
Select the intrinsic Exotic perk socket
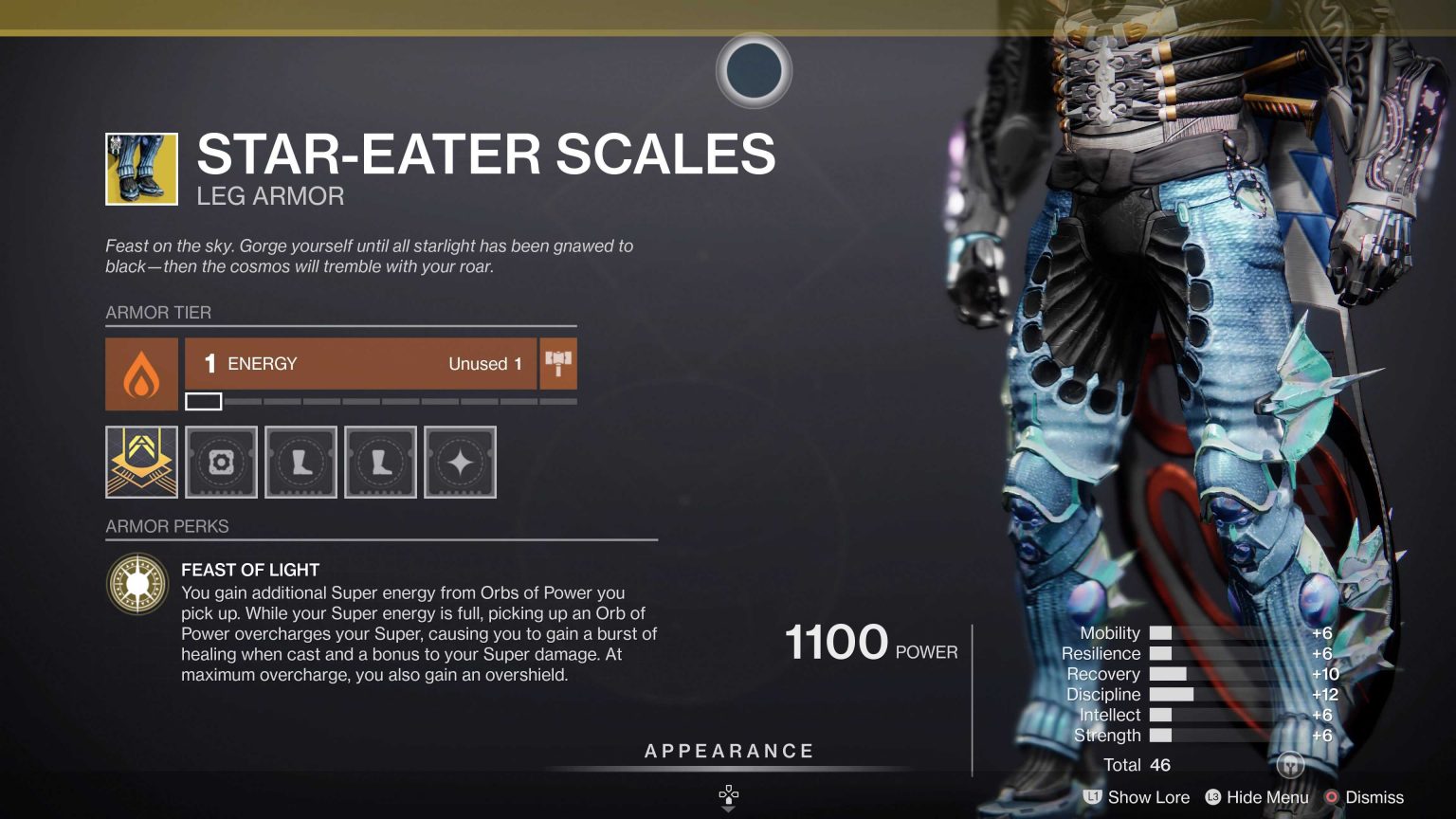tap(140, 462)
